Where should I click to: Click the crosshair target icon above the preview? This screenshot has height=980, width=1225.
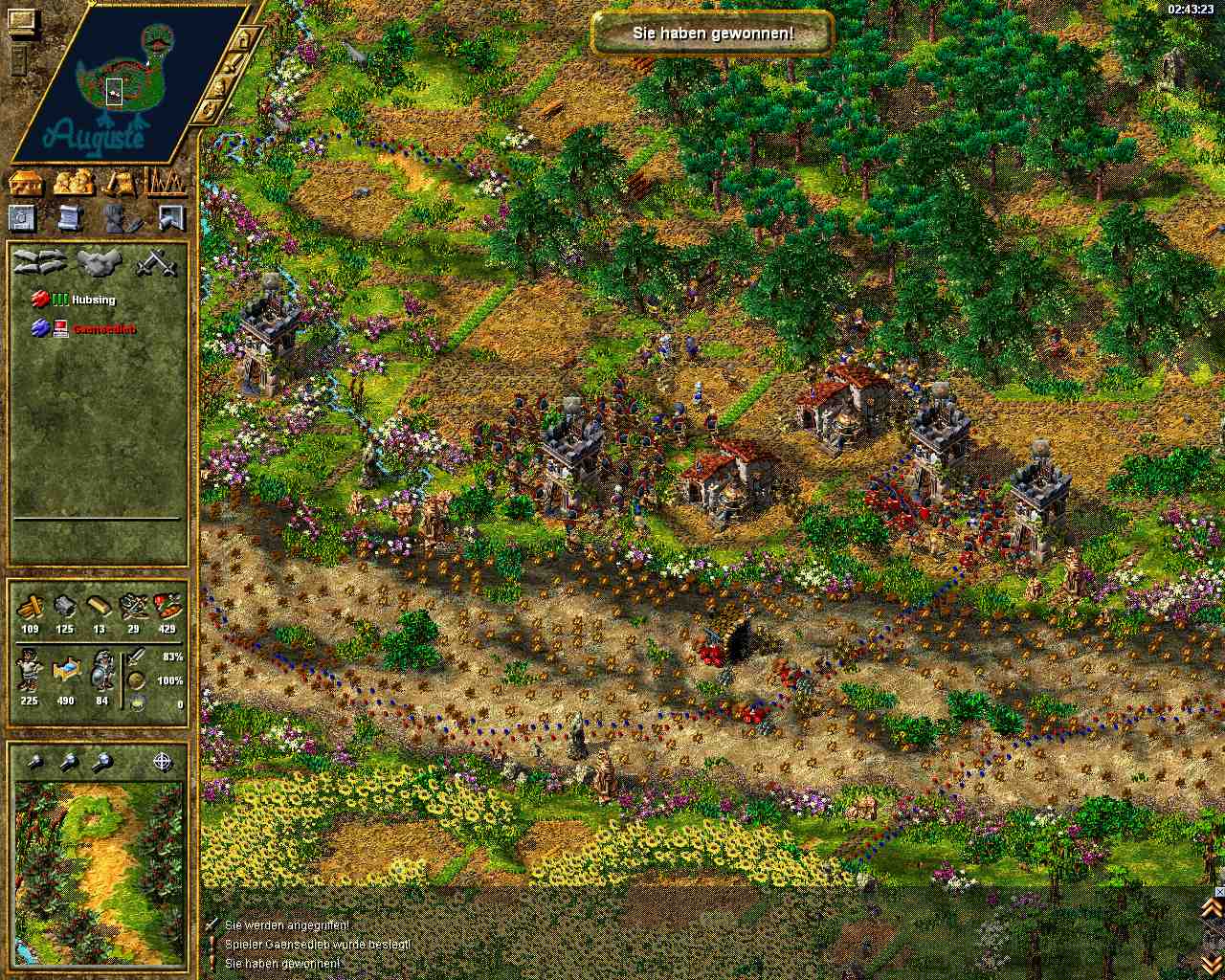(x=163, y=762)
